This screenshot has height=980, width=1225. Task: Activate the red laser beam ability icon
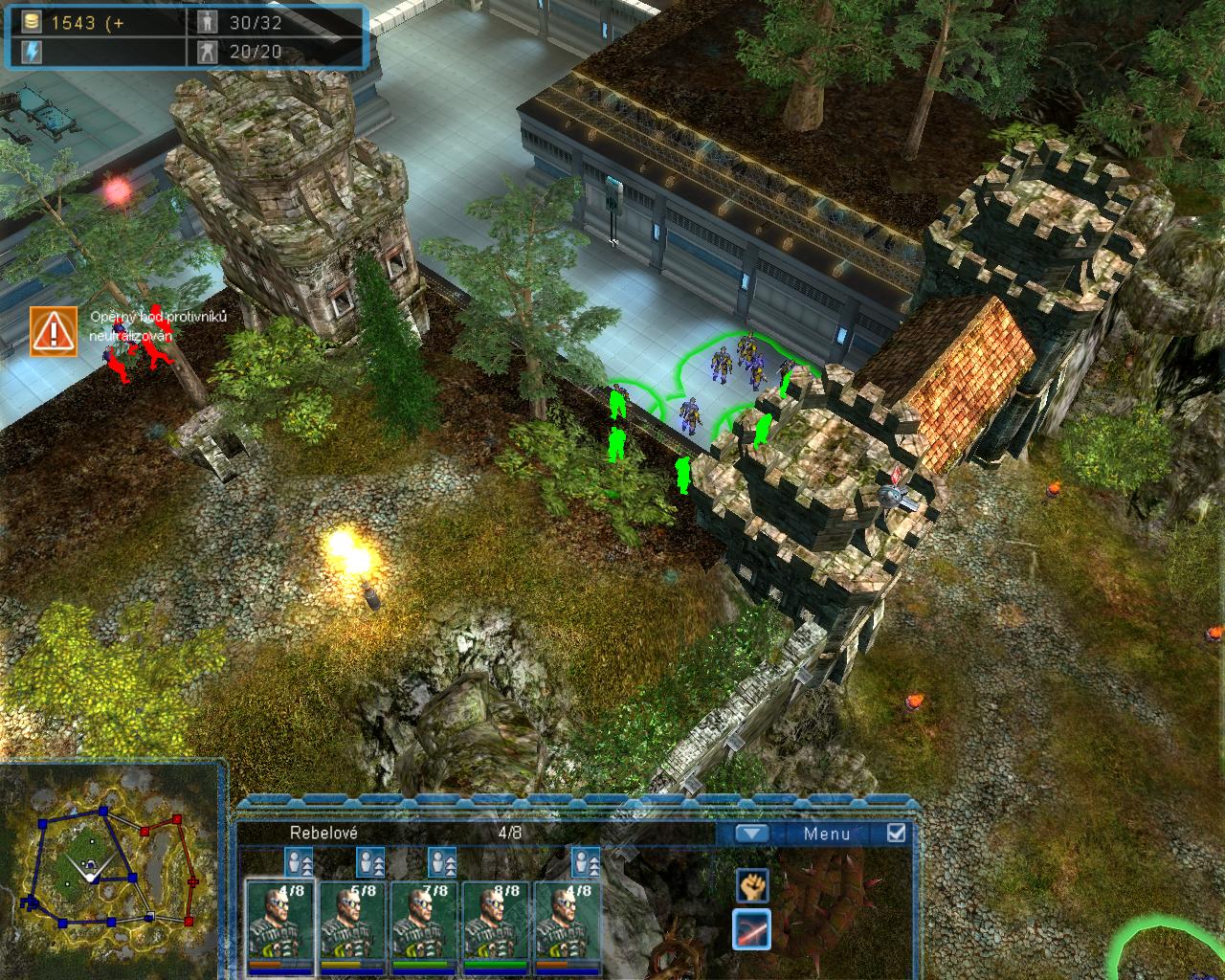[x=752, y=929]
